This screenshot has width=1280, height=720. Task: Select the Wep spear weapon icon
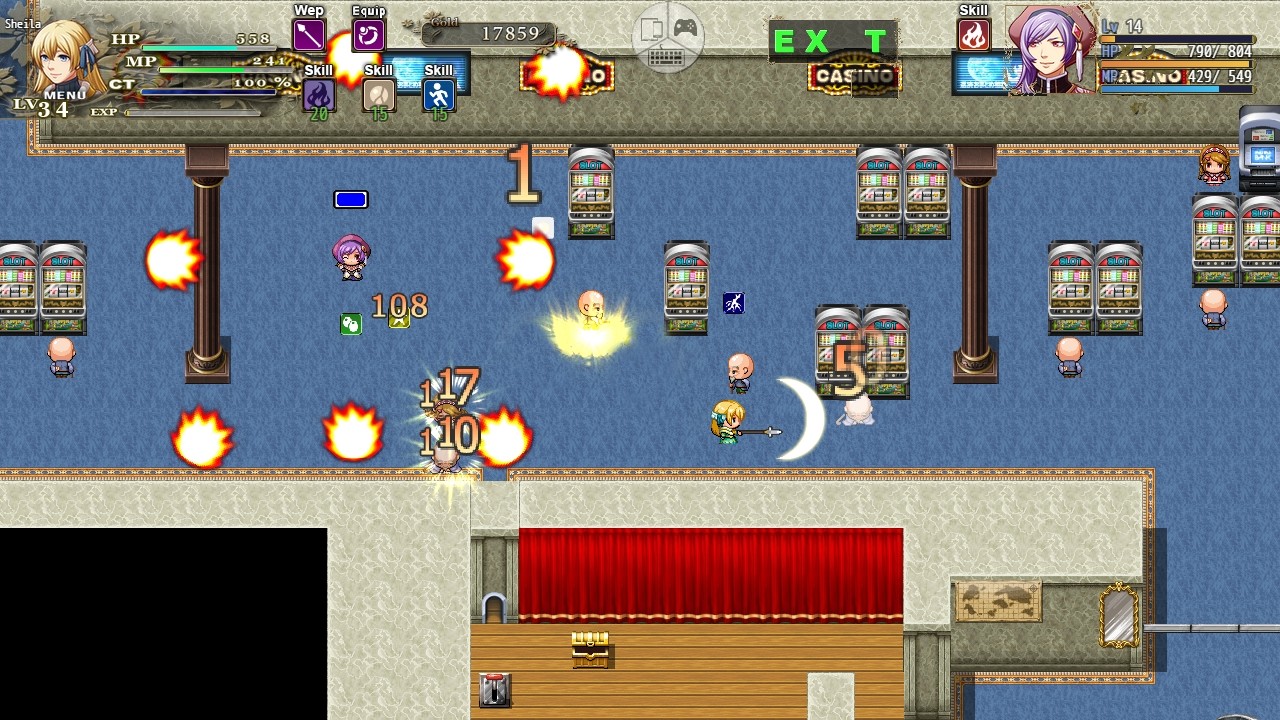(308, 35)
